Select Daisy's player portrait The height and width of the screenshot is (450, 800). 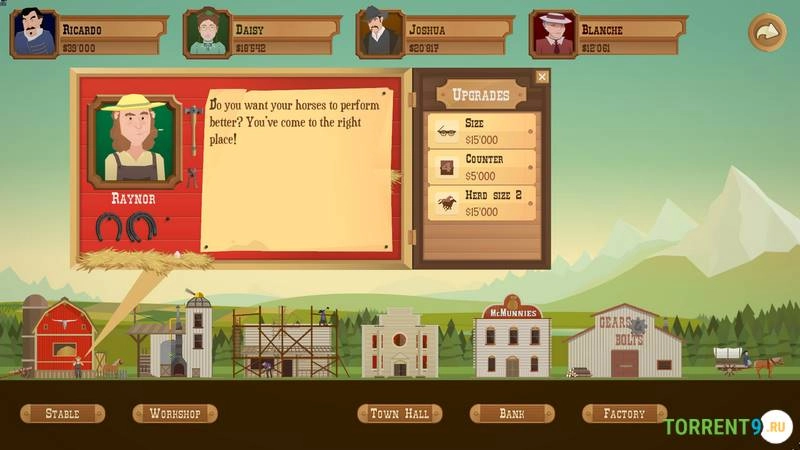click(x=208, y=33)
